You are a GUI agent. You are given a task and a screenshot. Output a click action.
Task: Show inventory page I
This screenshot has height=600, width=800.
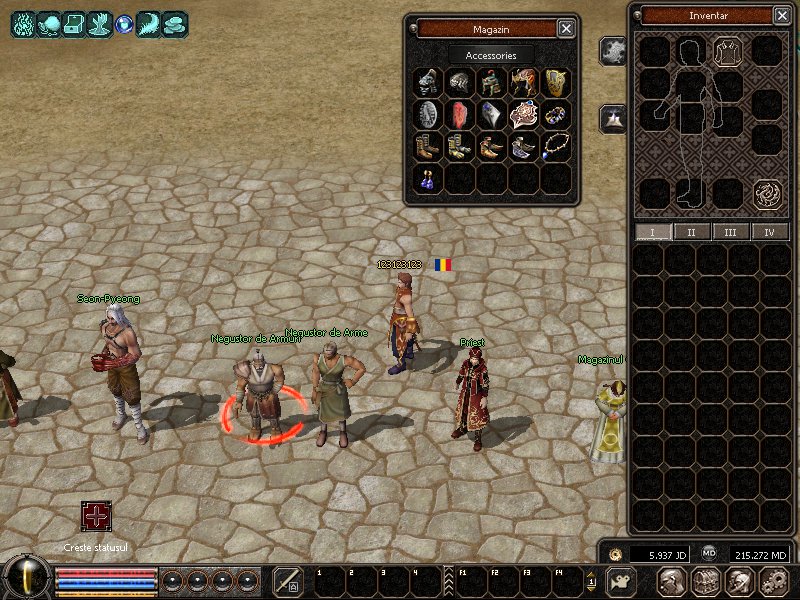653,232
